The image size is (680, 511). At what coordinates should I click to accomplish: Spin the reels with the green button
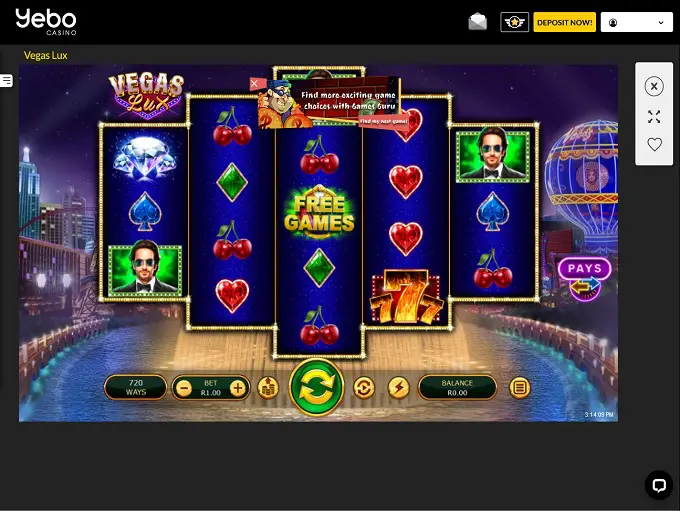point(317,387)
